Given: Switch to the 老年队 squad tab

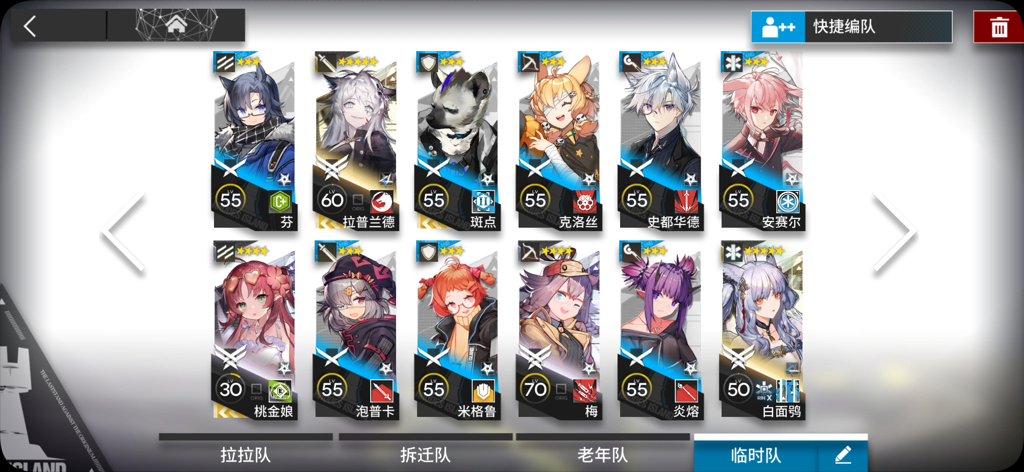Looking at the screenshot, I should click(603, 455).
